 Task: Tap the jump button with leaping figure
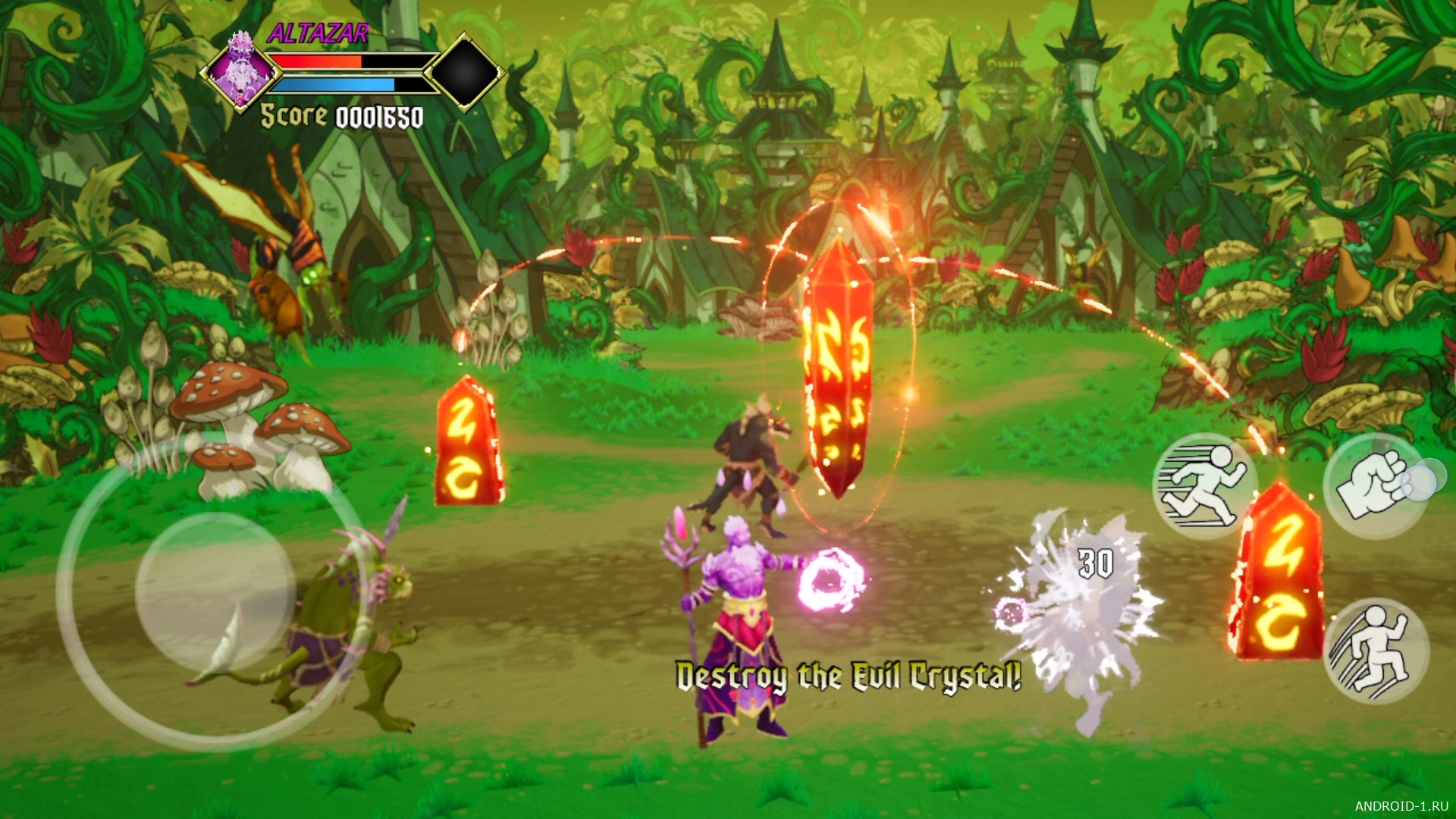tap(1376, 651)
